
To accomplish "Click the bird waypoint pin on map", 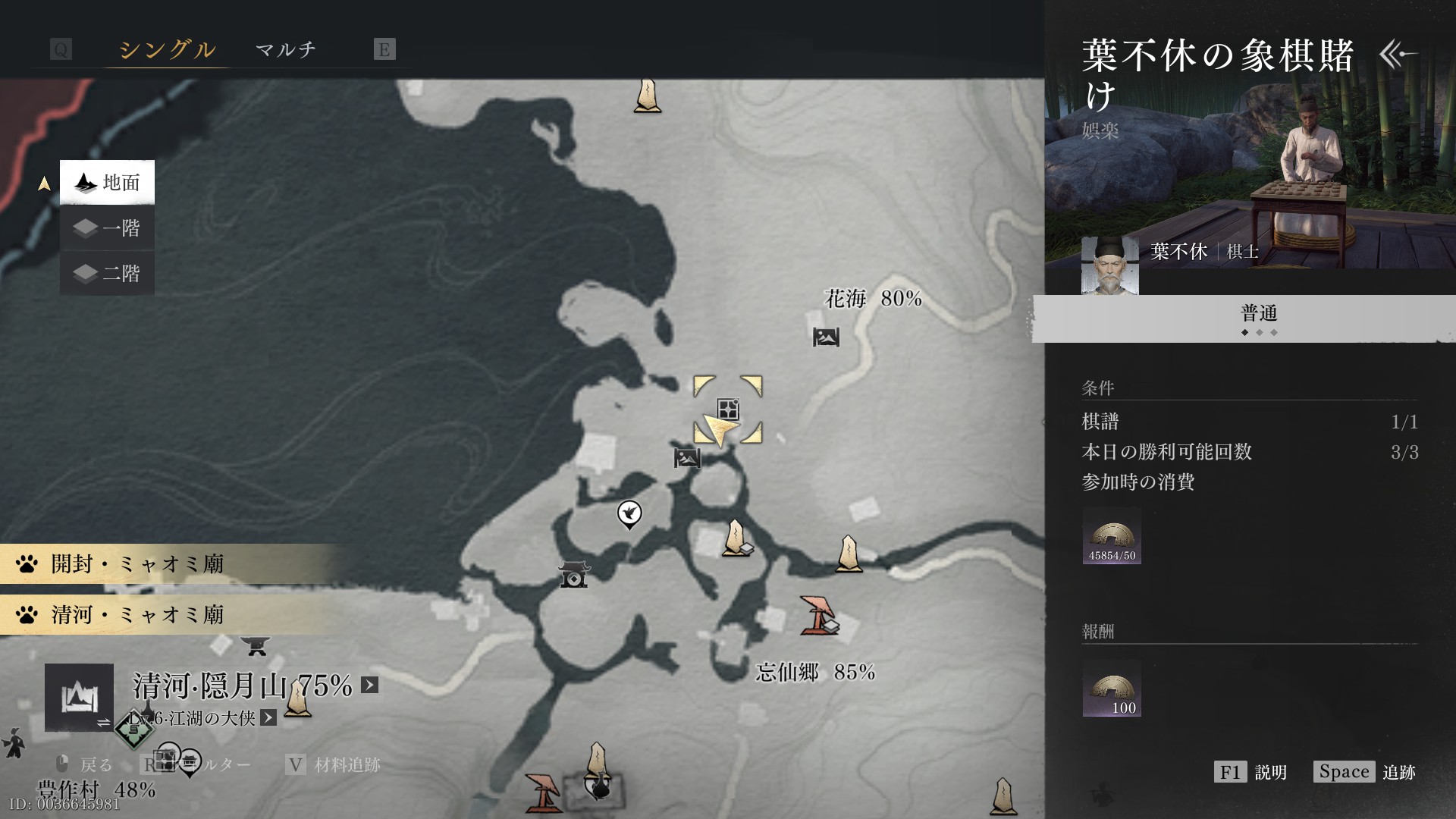I will click(629, 514).
